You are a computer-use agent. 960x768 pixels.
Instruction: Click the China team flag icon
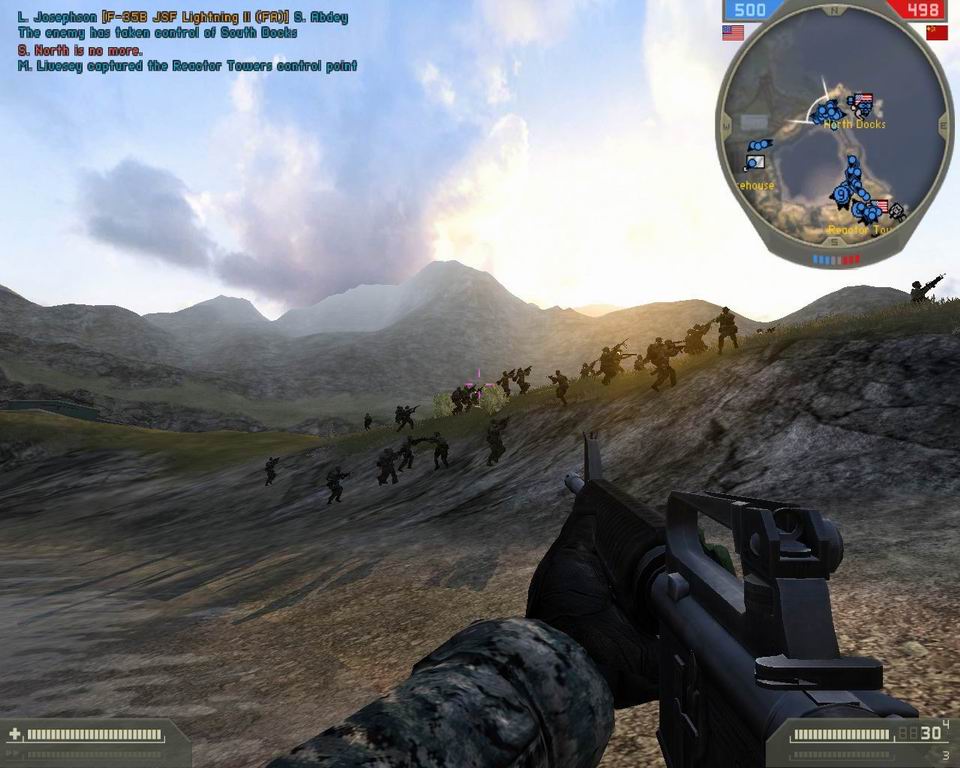[936, 33]
